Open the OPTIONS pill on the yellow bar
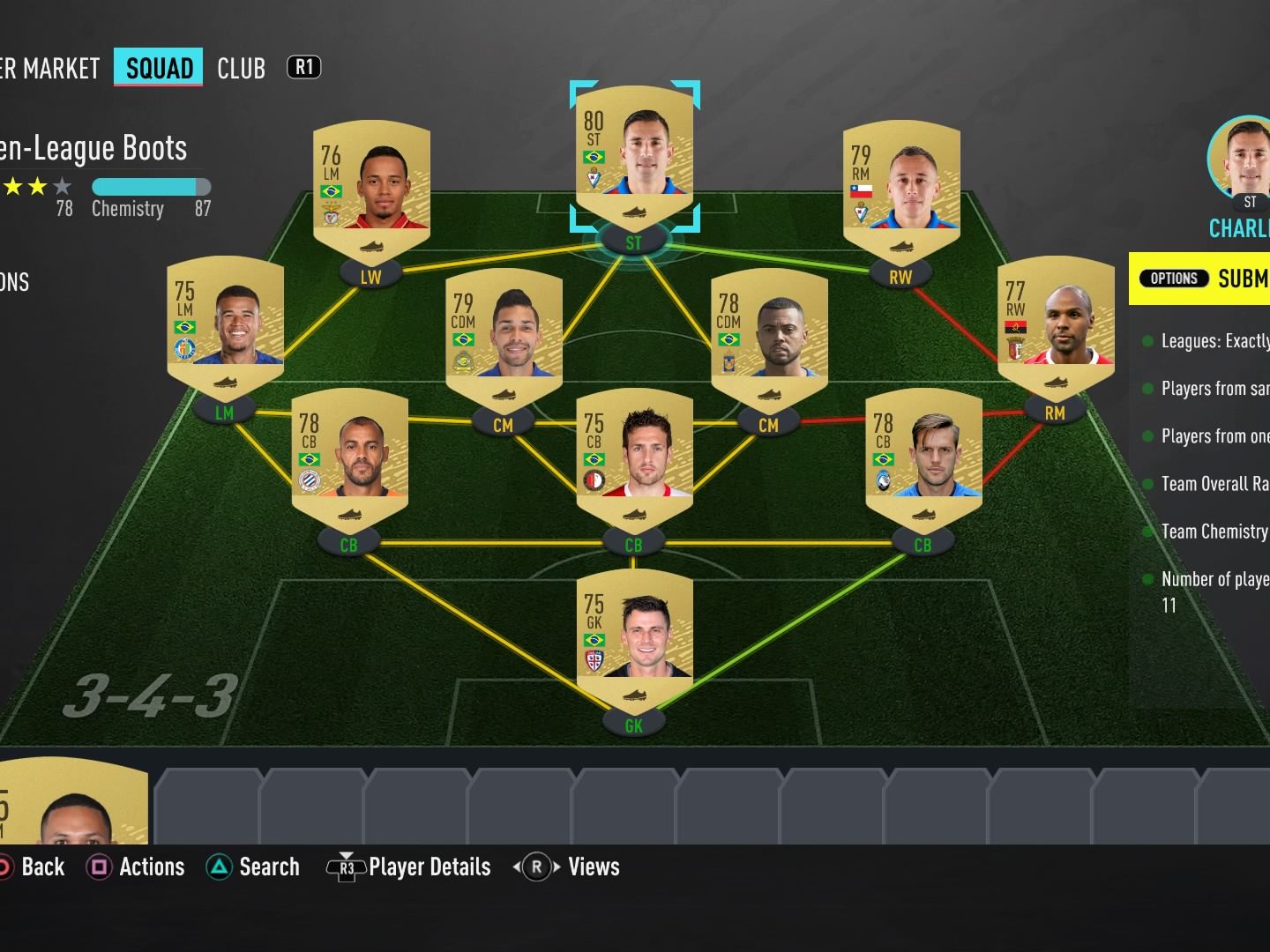Image resolution: width=1270 pixels, height=952 pixels. point(1174,278)
